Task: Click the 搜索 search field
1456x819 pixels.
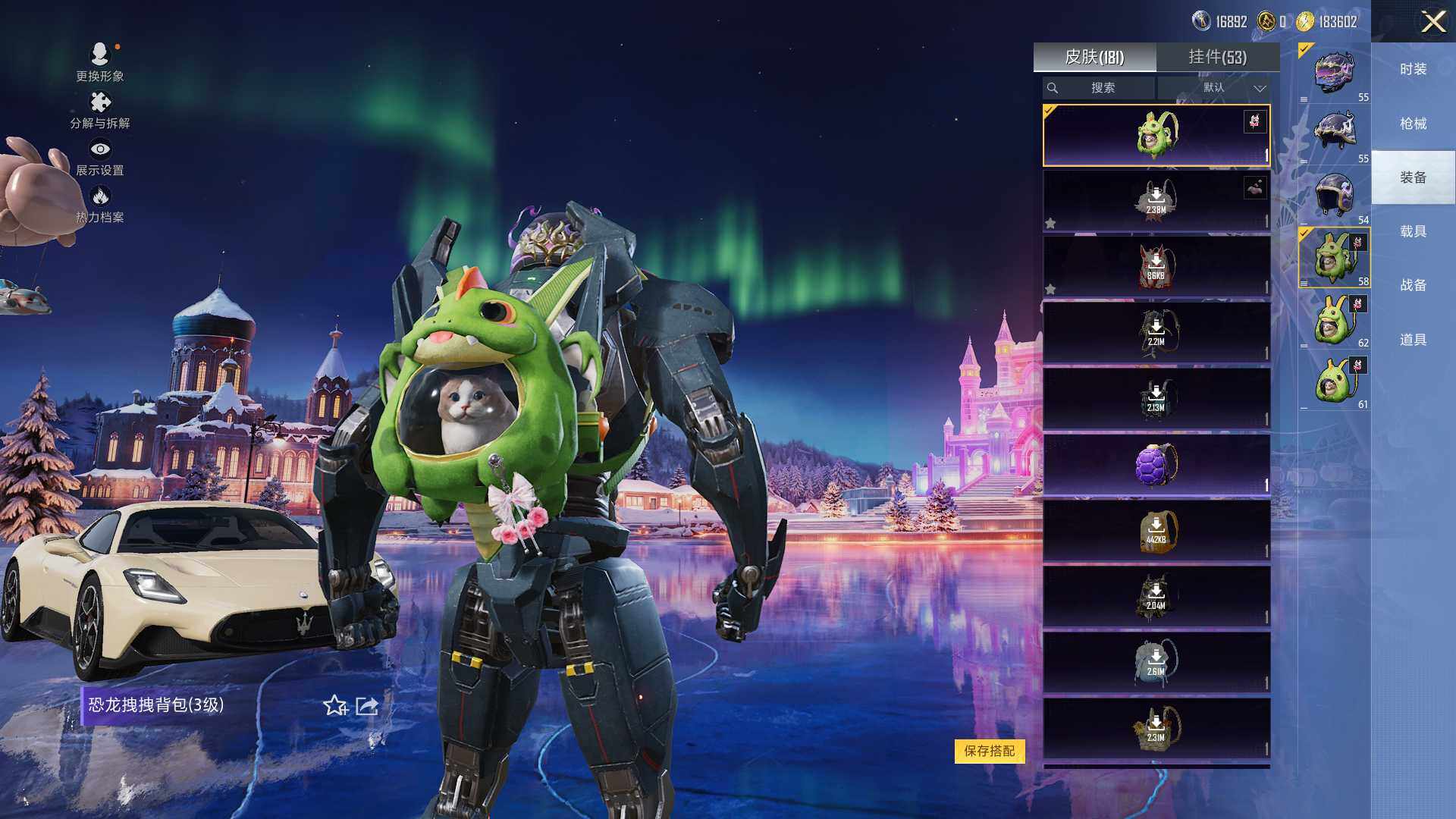Action: coord(1099,88)
